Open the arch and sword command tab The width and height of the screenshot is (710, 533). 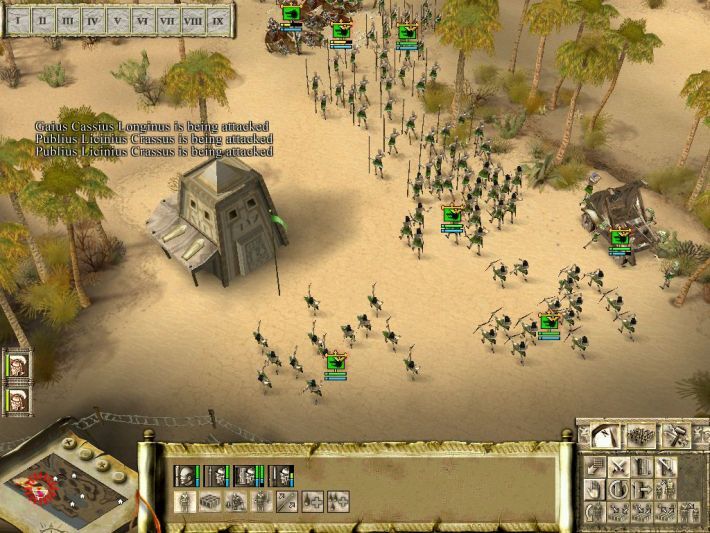click(x=603, y=435)
